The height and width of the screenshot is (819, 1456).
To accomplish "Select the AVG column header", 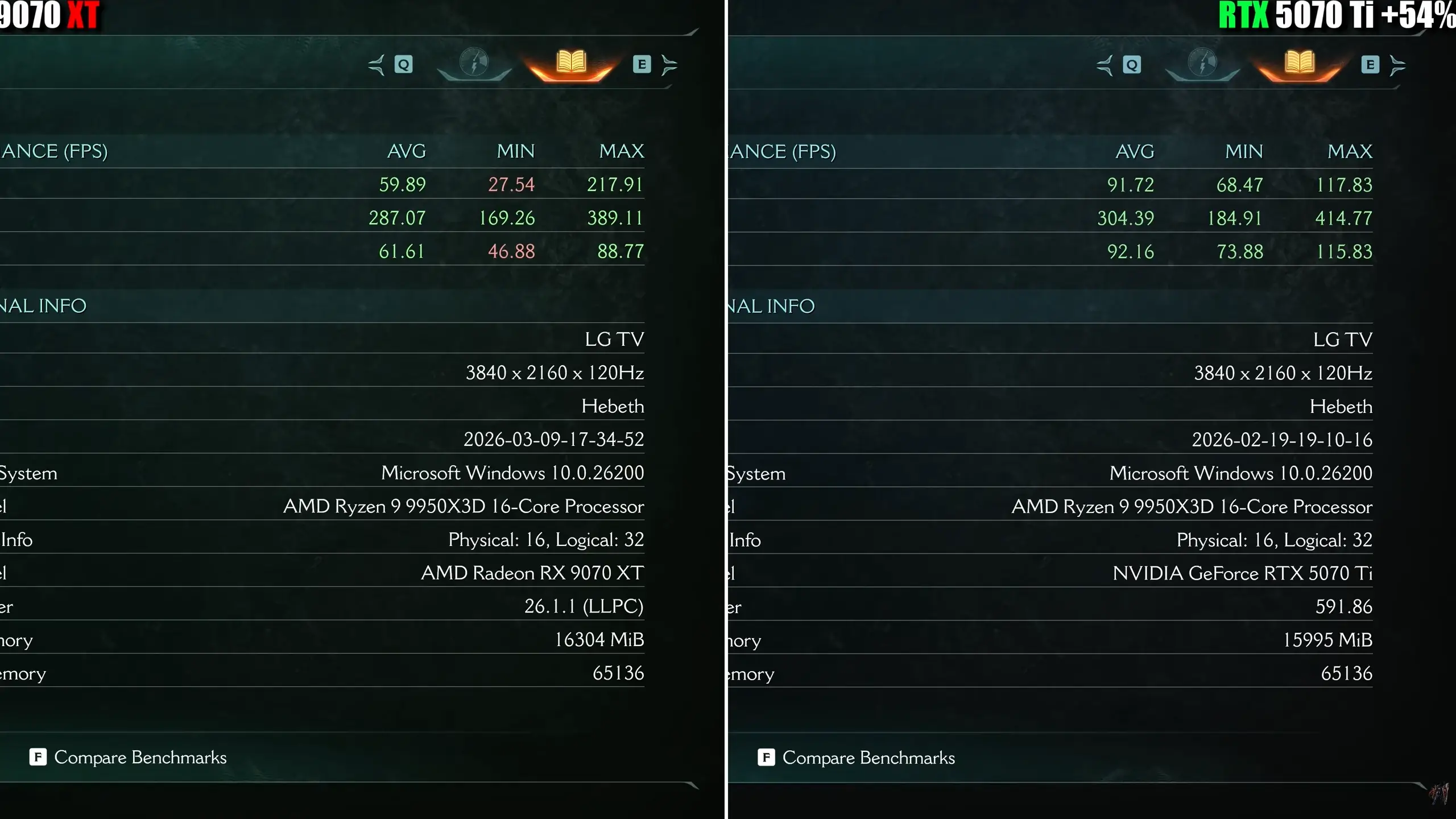I will pyautogui.click(x=406, y=151).
